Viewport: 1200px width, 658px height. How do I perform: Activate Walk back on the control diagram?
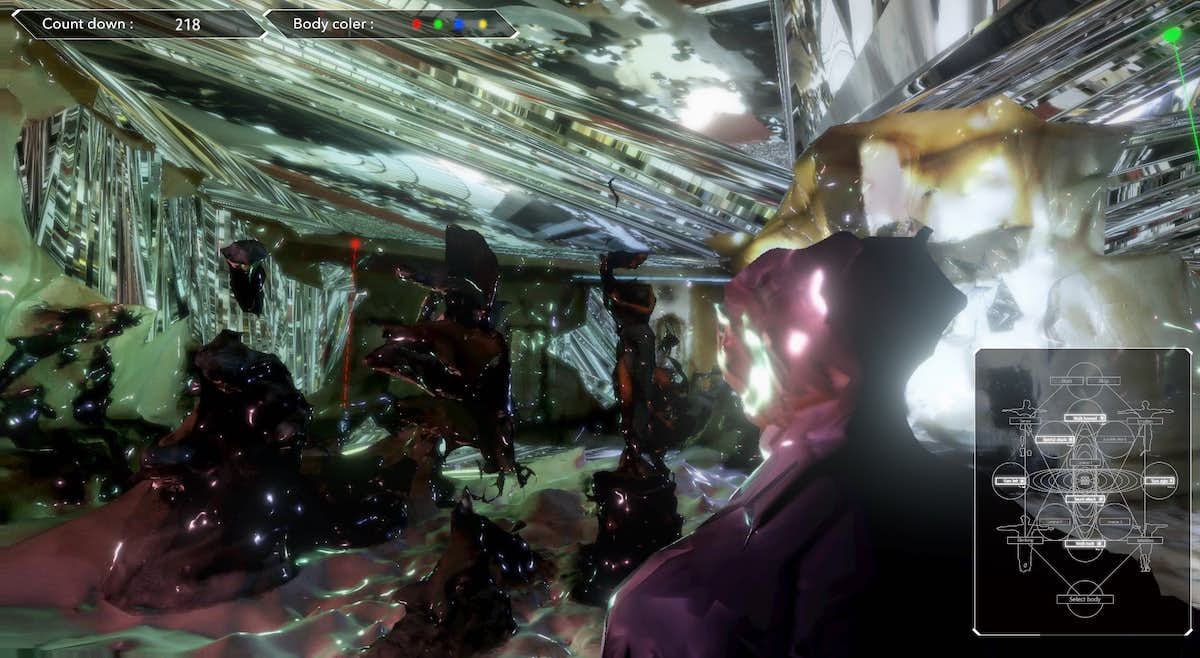tap(1083, 543)
